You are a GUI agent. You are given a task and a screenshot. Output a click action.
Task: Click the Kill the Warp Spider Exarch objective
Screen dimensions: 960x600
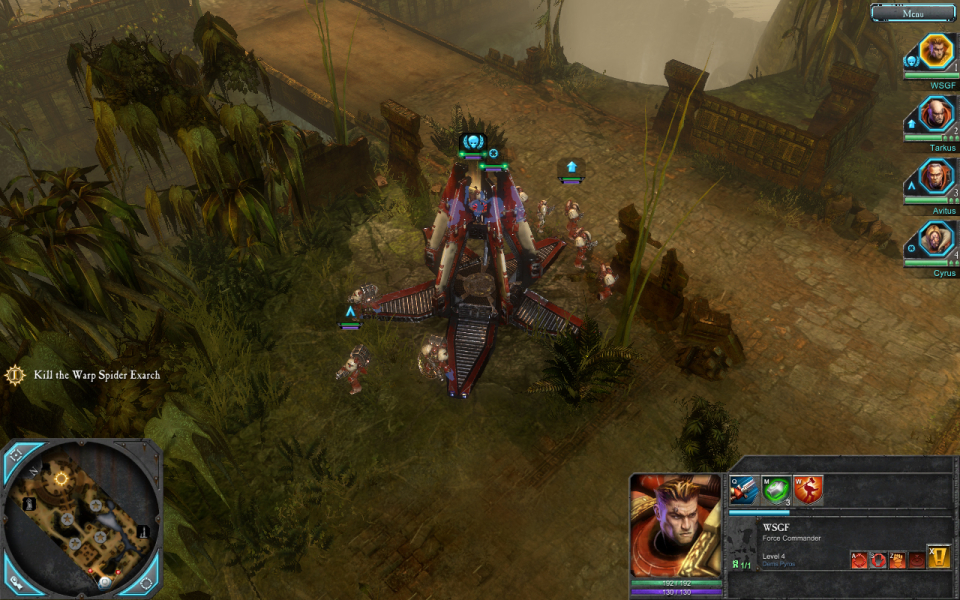(x=96, y=375)
